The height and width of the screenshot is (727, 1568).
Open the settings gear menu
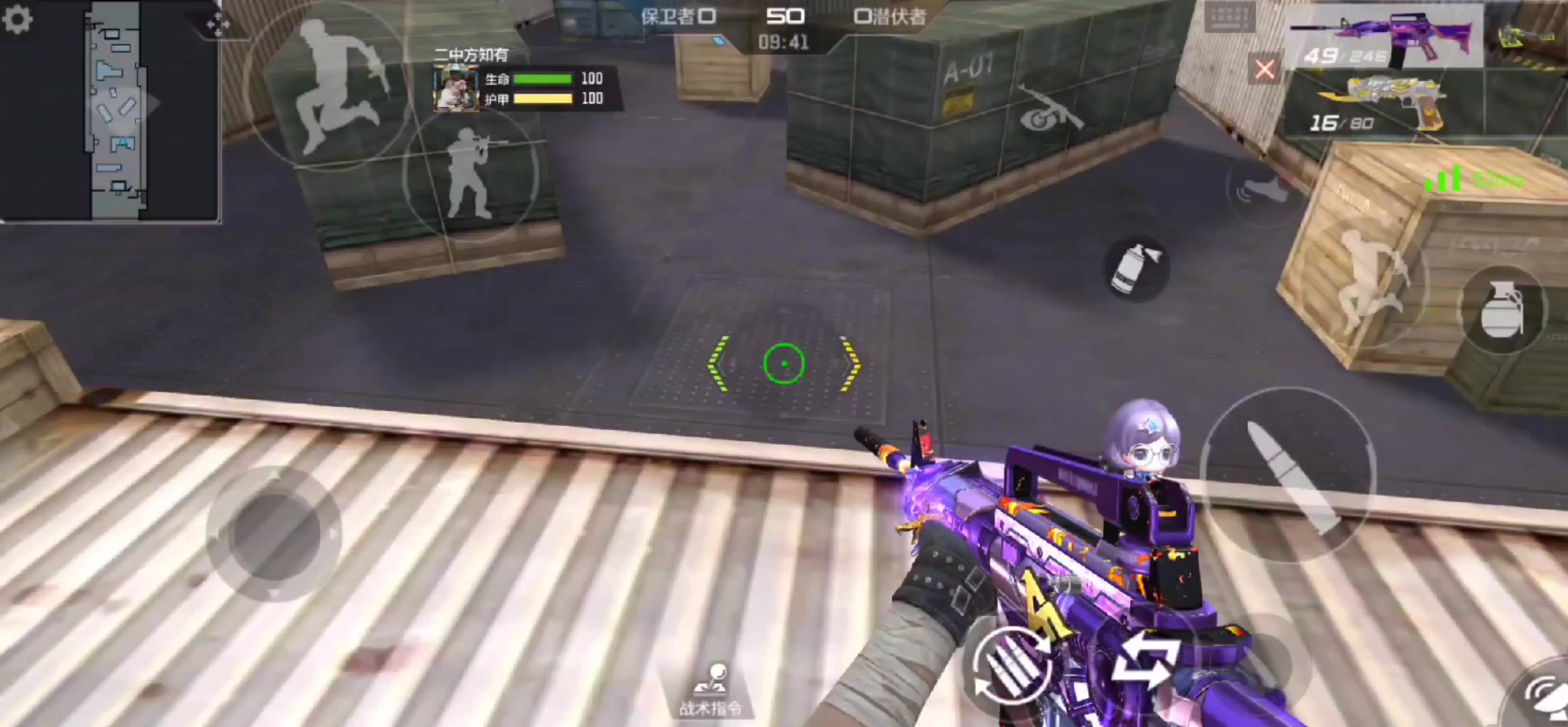pos(17,19)
